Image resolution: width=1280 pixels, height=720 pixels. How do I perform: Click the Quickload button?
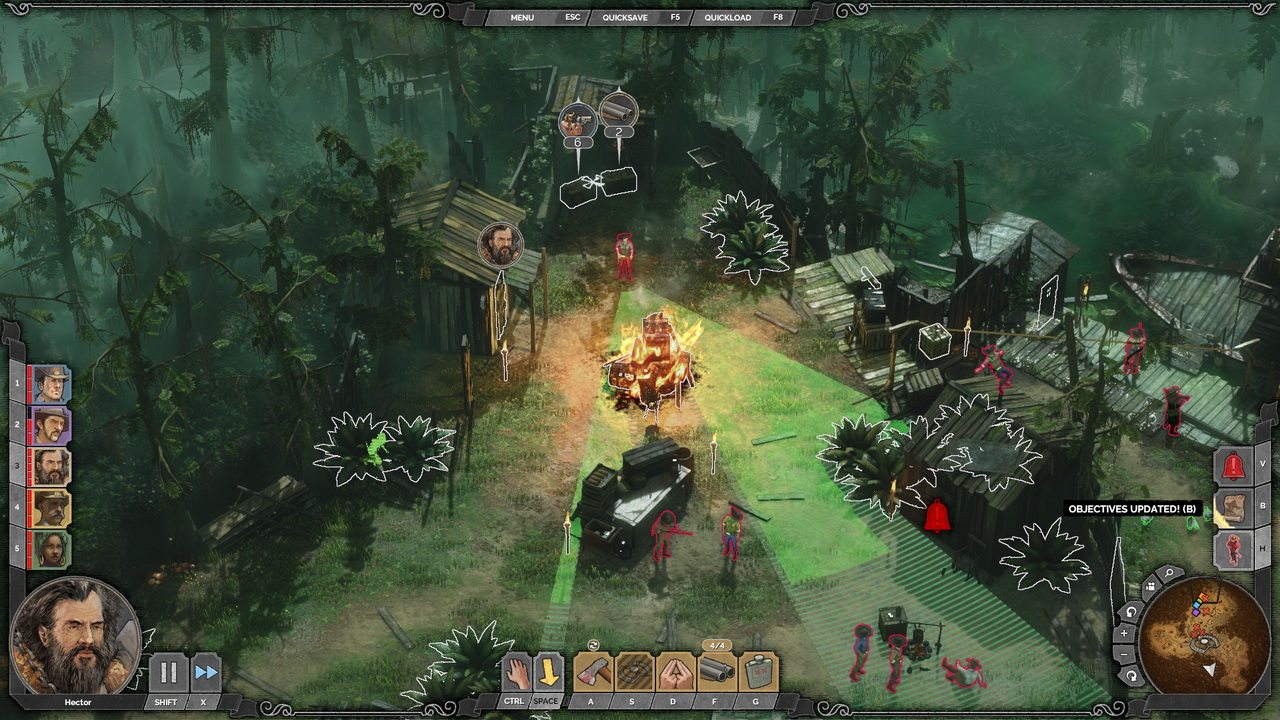[x=728, y=17]
